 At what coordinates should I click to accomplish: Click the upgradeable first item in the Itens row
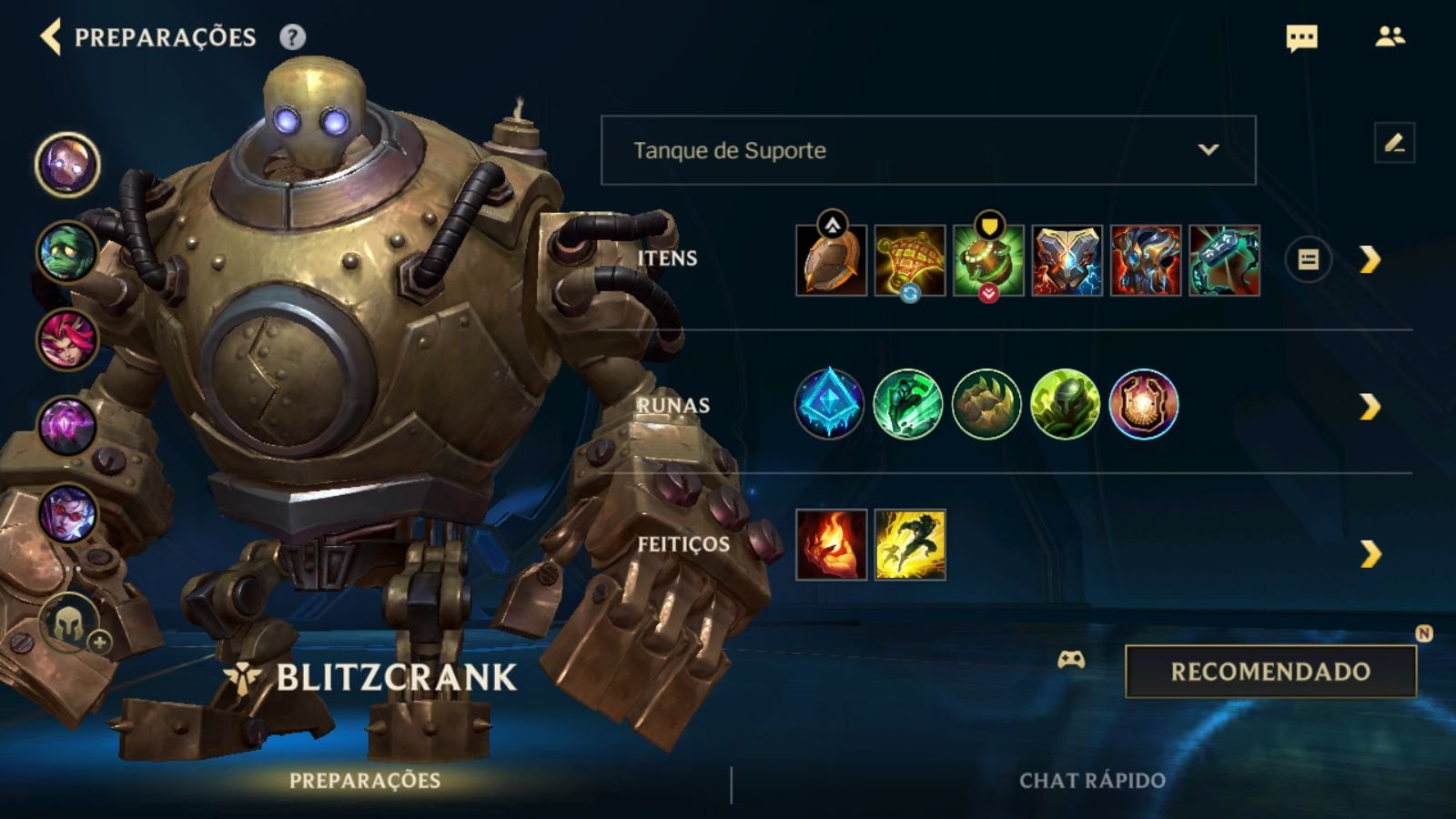click(830, 261)
